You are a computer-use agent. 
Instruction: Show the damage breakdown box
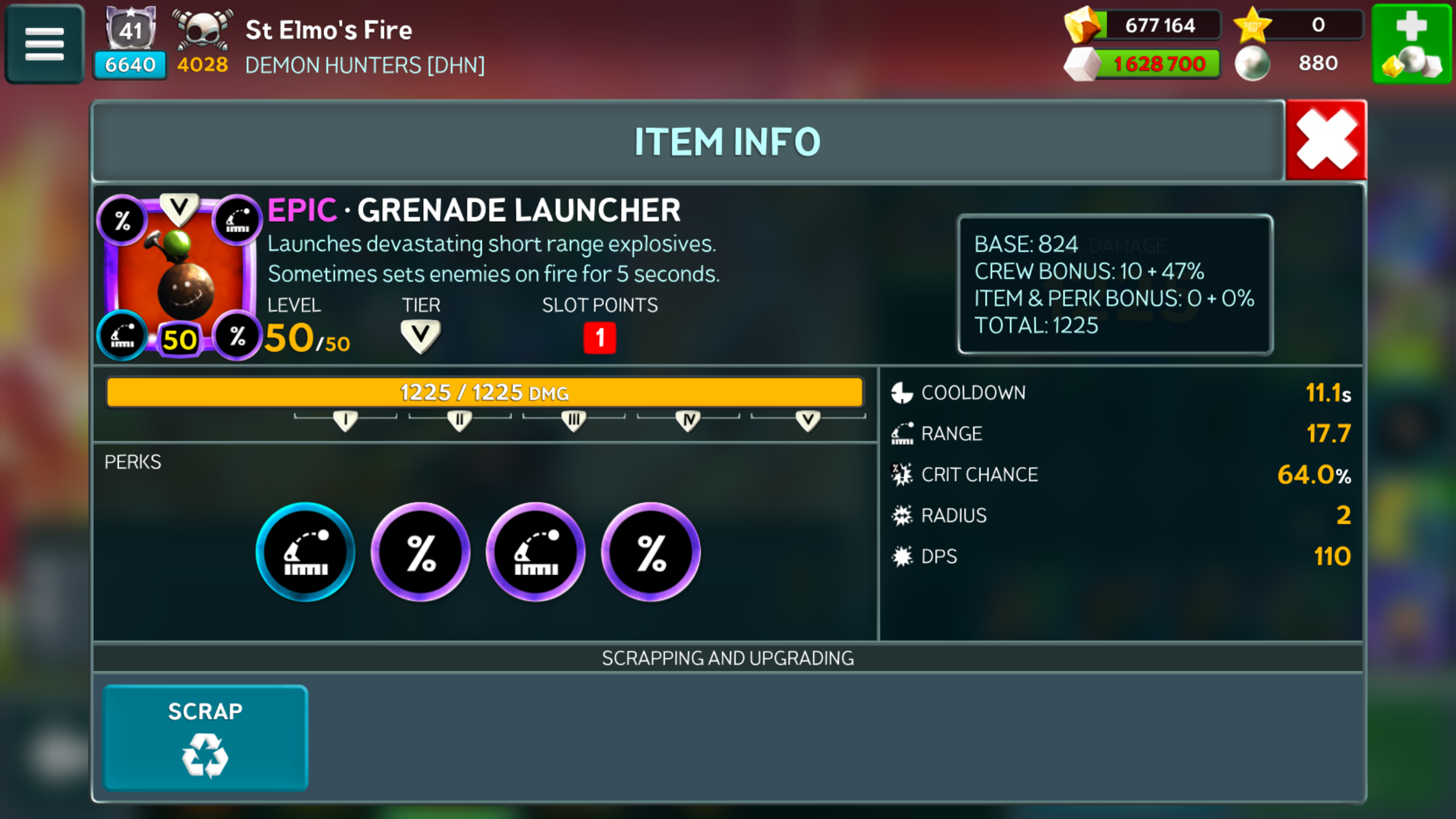pyautogui.click(x=1115, y=284)
